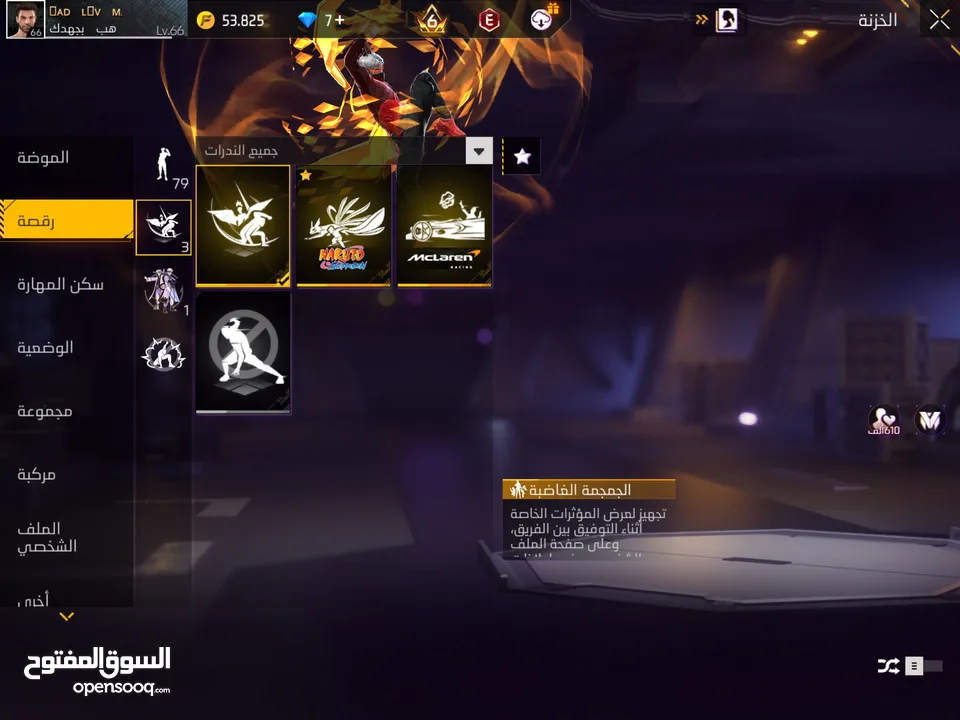Click the red E hexagon icon

coord(489,20)
